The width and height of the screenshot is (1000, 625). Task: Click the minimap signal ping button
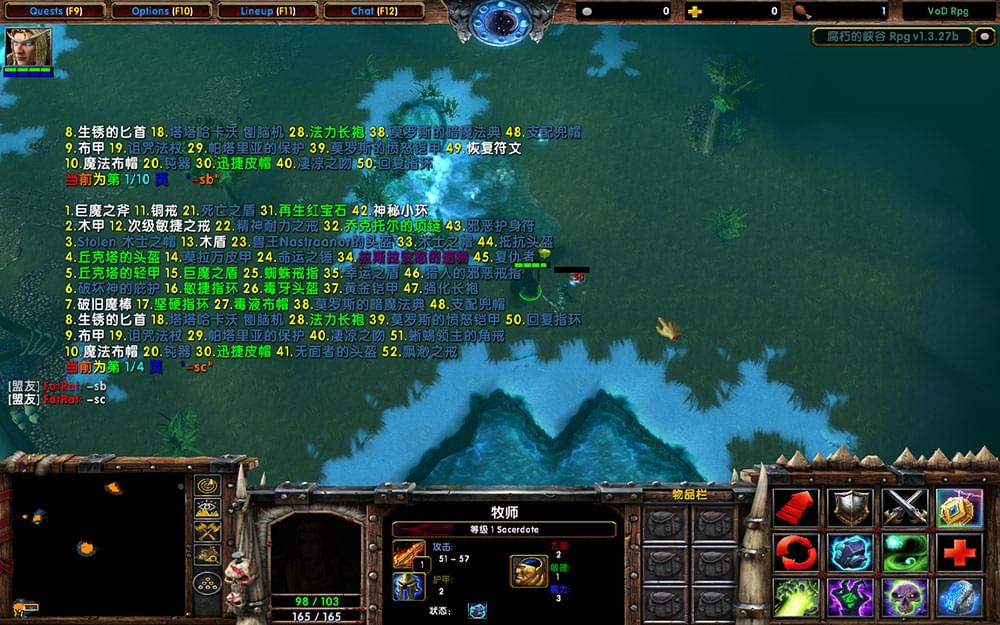208,485
